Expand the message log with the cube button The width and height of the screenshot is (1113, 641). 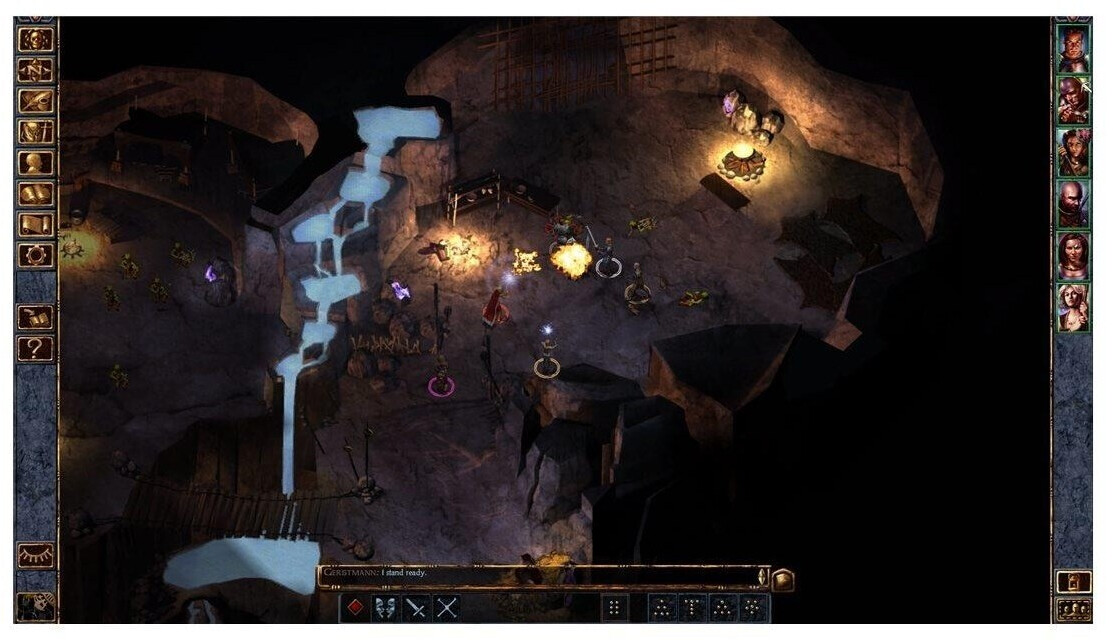tap(783, 578)
